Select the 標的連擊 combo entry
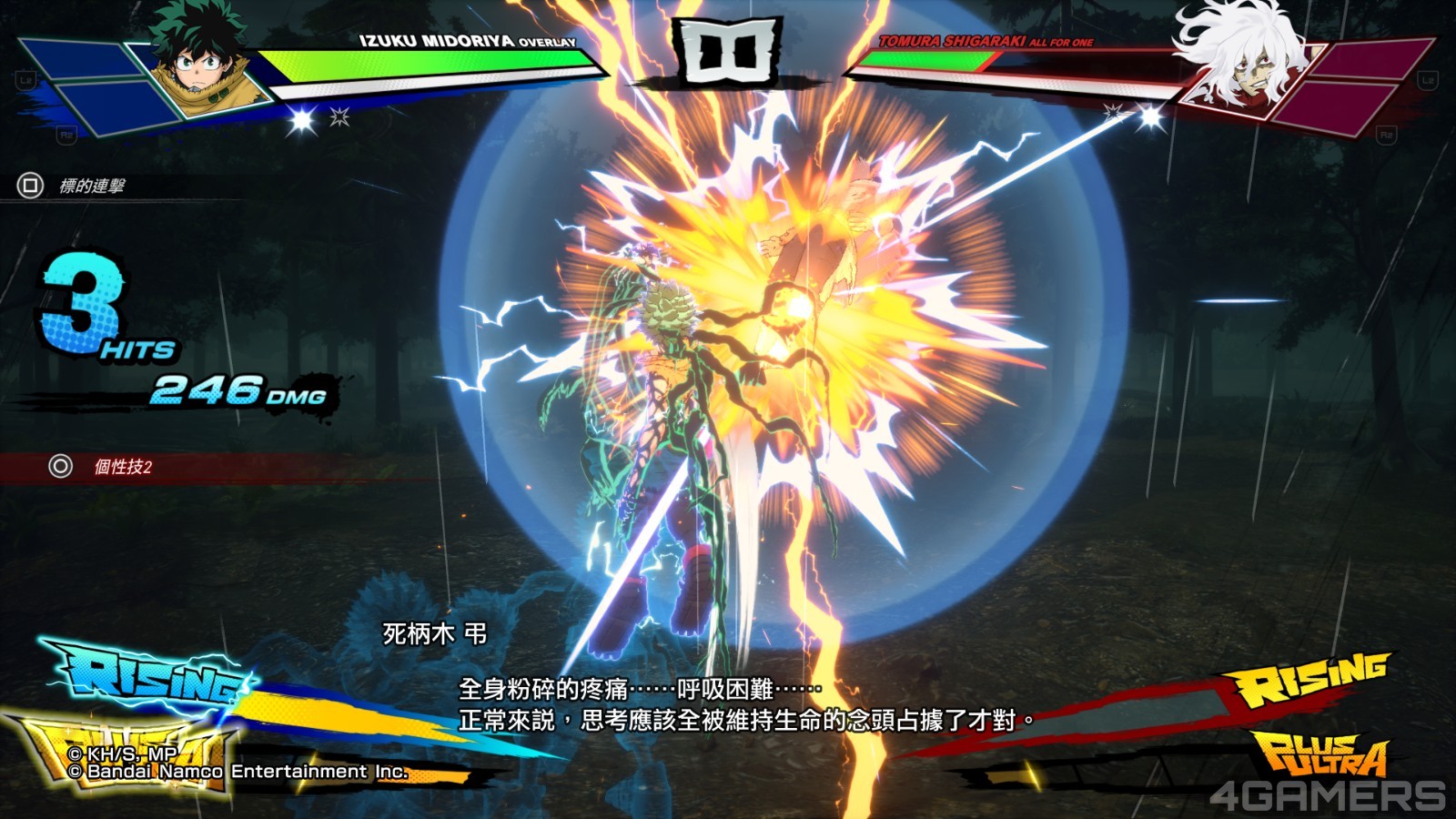Image resolution: width=1456 pixels, height=819 pixels. (91, 187)
